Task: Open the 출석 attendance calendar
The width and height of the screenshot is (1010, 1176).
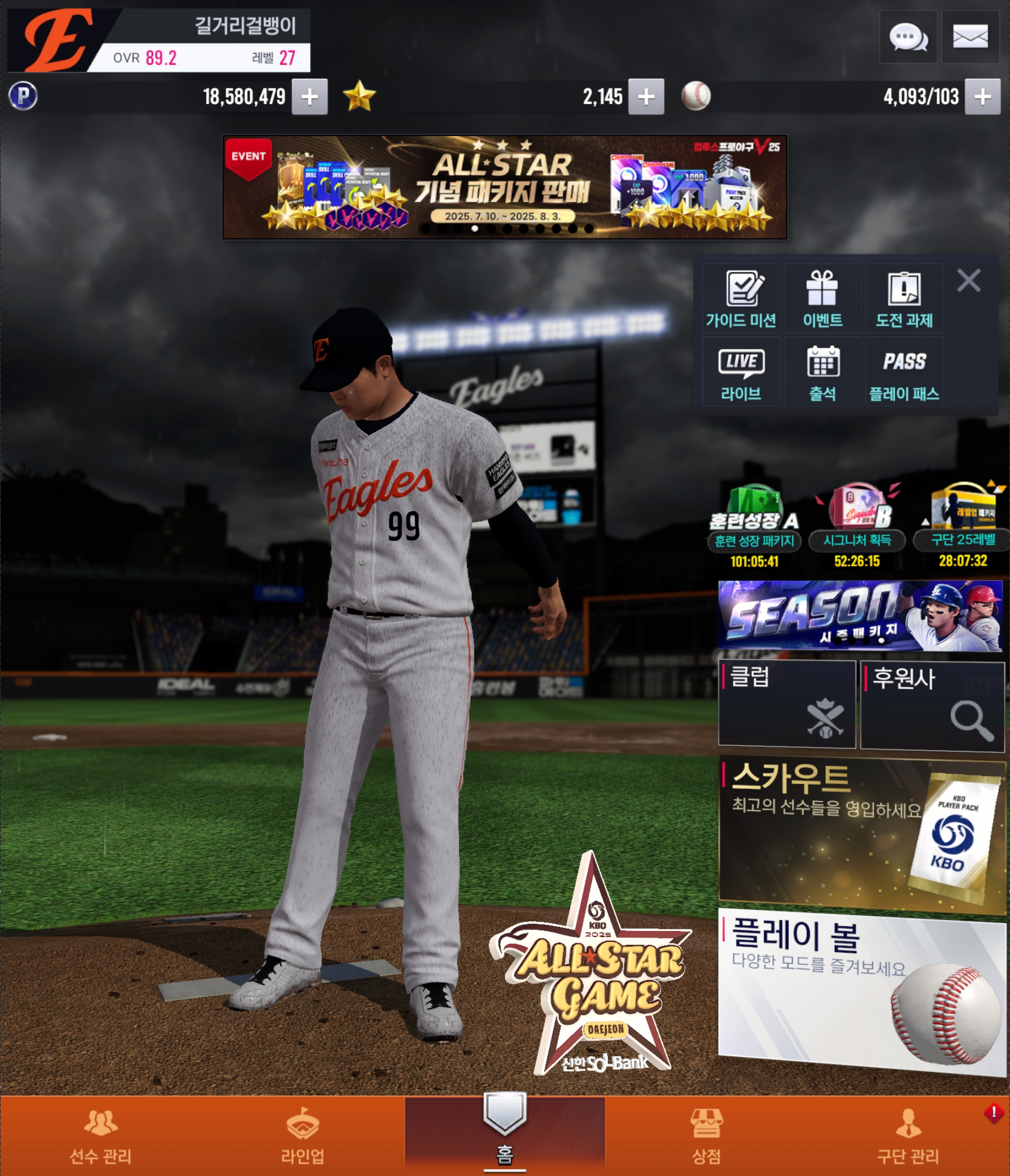Action: click(822, 372)
